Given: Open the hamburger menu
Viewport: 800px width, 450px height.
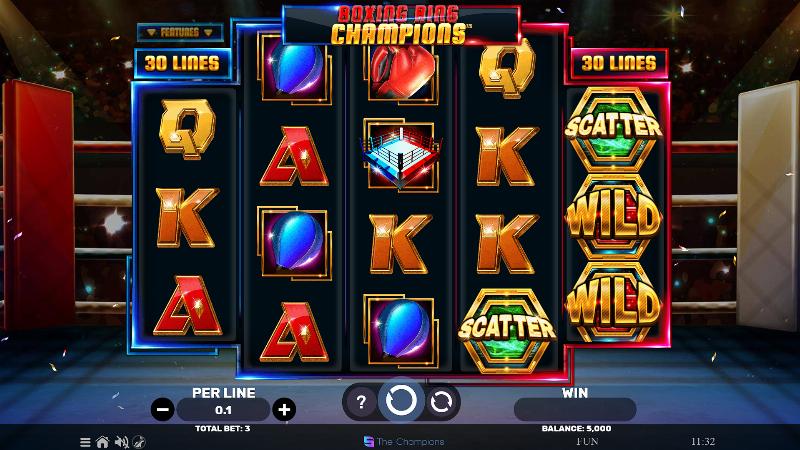Looking at the screenshot, I should [85, 441].
